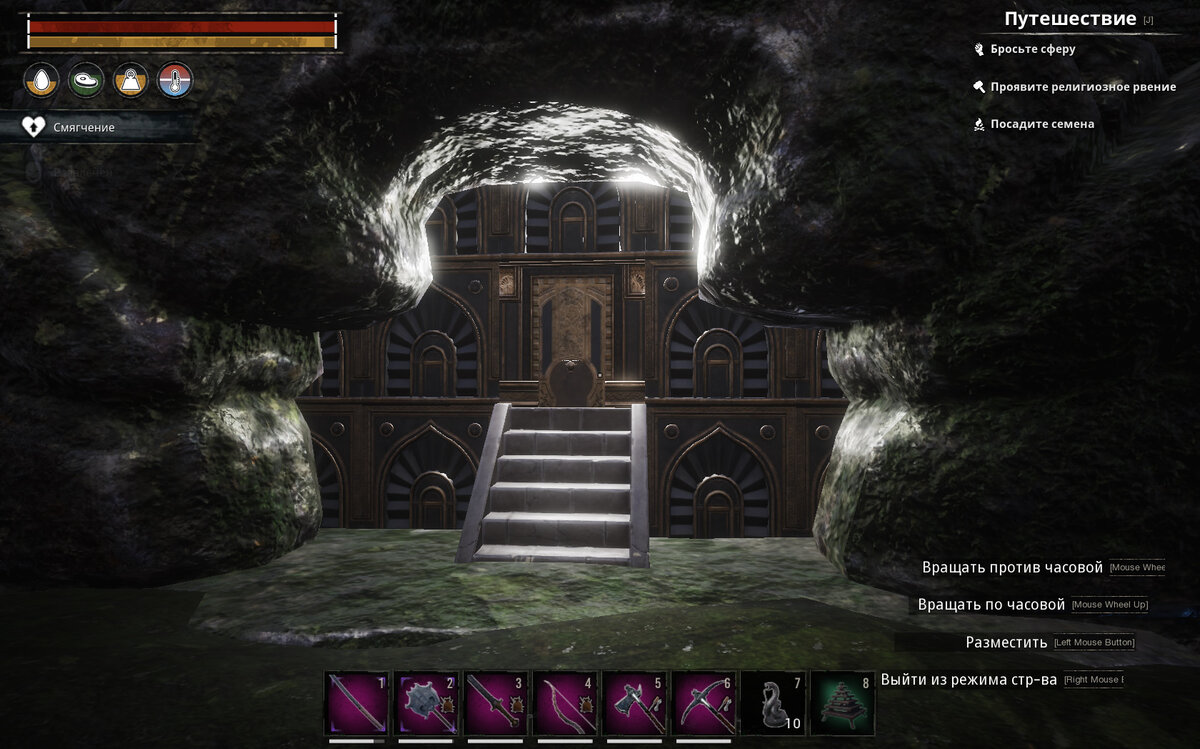This screenshot has height=749, width=1200.
Task: Select the Бросьте сферу journey objective
Action: click(1033, 49)
